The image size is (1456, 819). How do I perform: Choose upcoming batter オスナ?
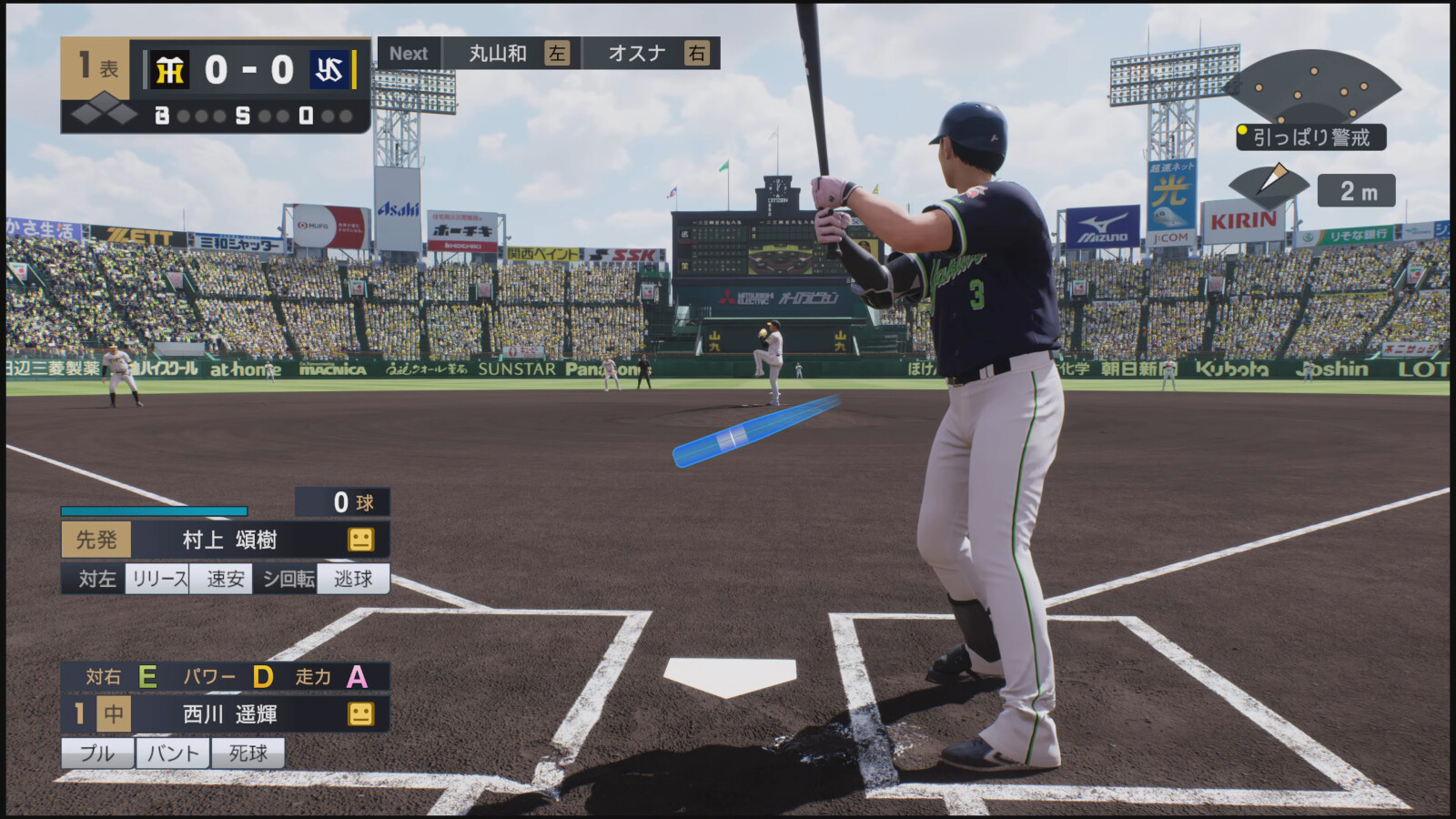click(x=637, y=54)
